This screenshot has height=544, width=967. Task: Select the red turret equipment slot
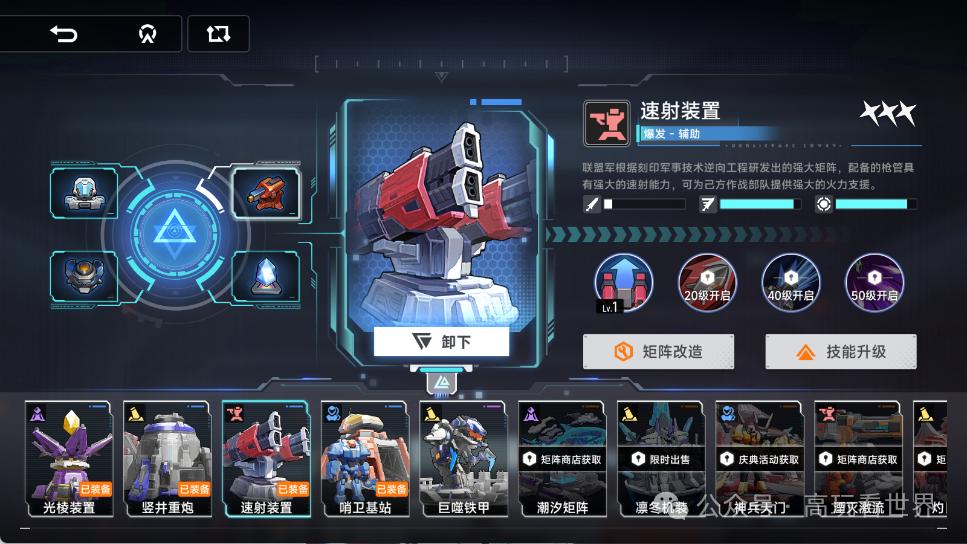[265, 192]
